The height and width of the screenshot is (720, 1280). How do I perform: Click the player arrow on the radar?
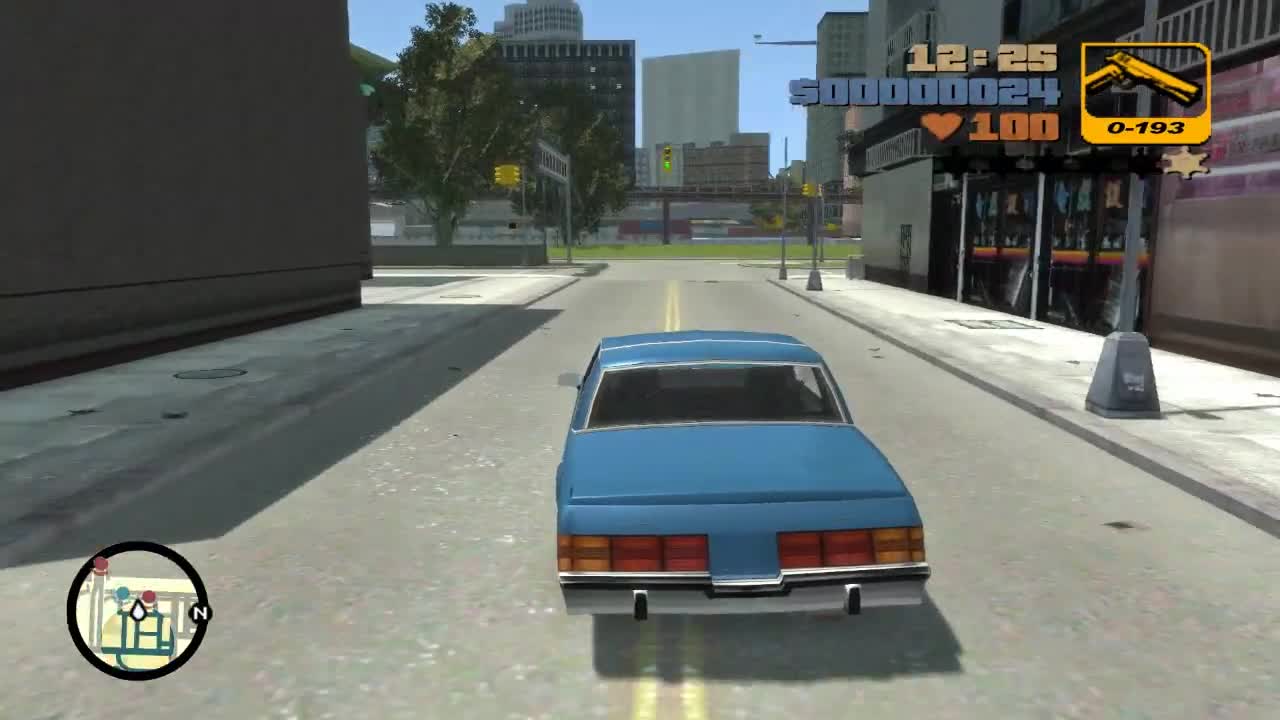pyautogui.click(x=138, y=612)
